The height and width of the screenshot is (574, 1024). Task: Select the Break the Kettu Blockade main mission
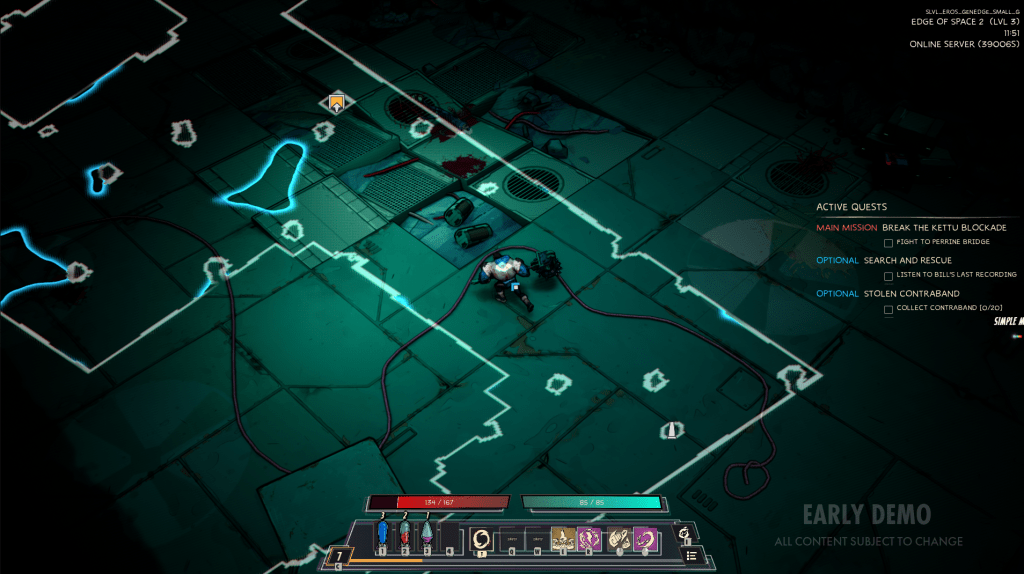coord(944,228)
